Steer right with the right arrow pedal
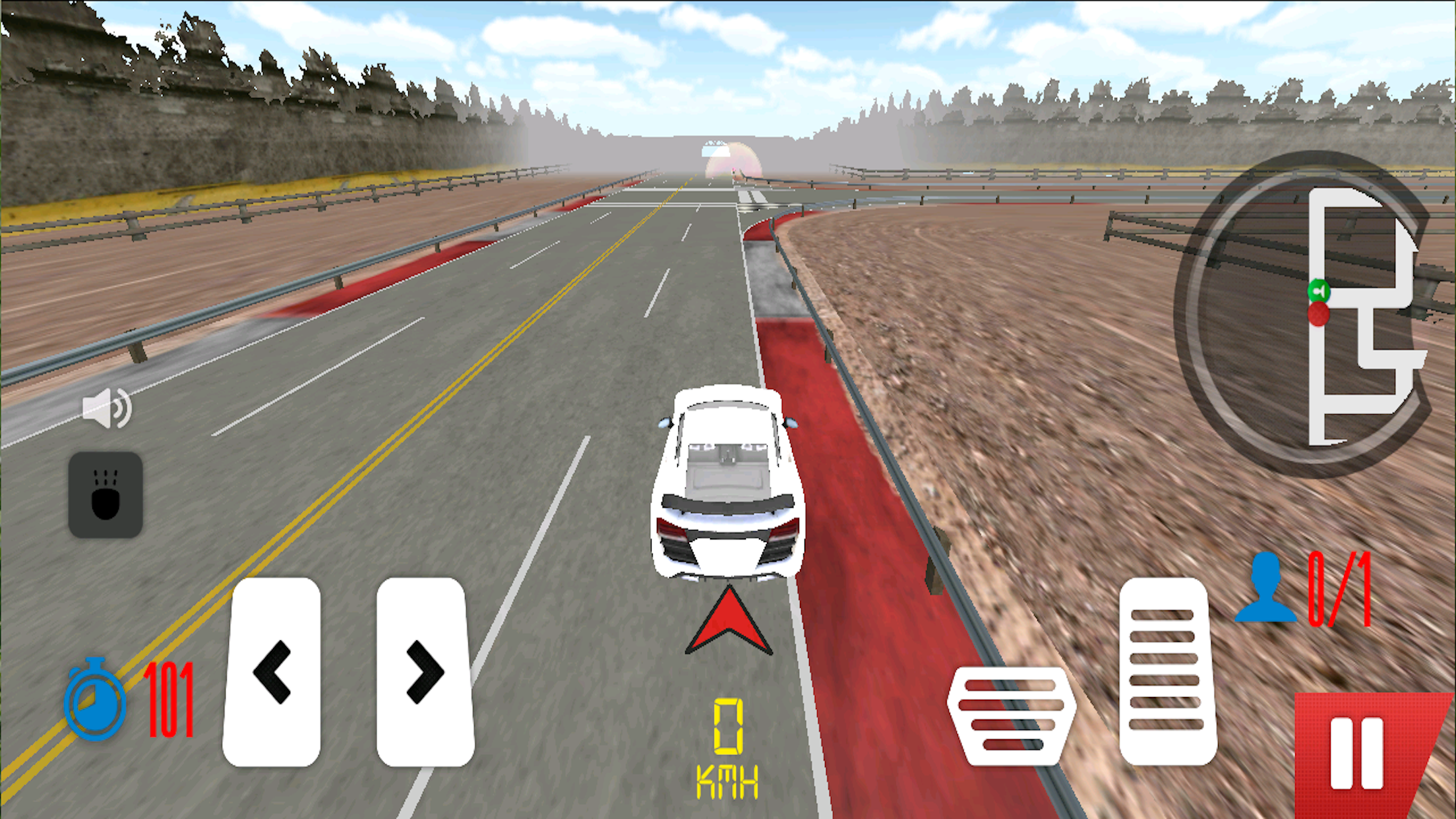The image size is (1456, 819). pyautogui.click(x=425, y=671)
